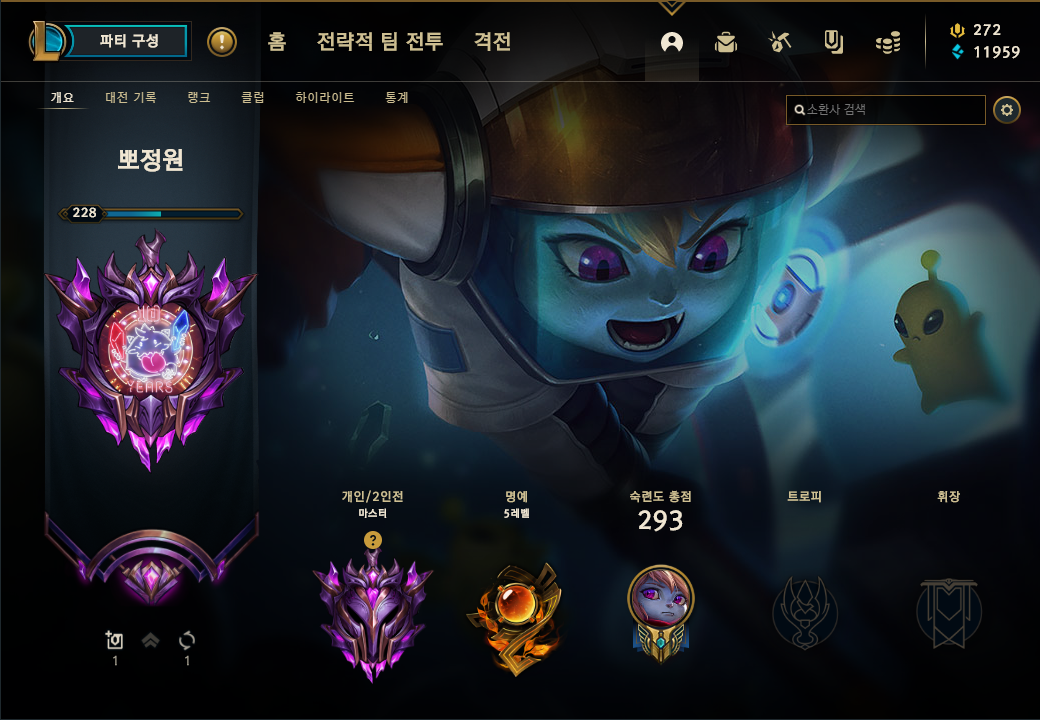The image size is (1040, 720).
Task: Open the profile settings gear button
Action: (1007, 110)
